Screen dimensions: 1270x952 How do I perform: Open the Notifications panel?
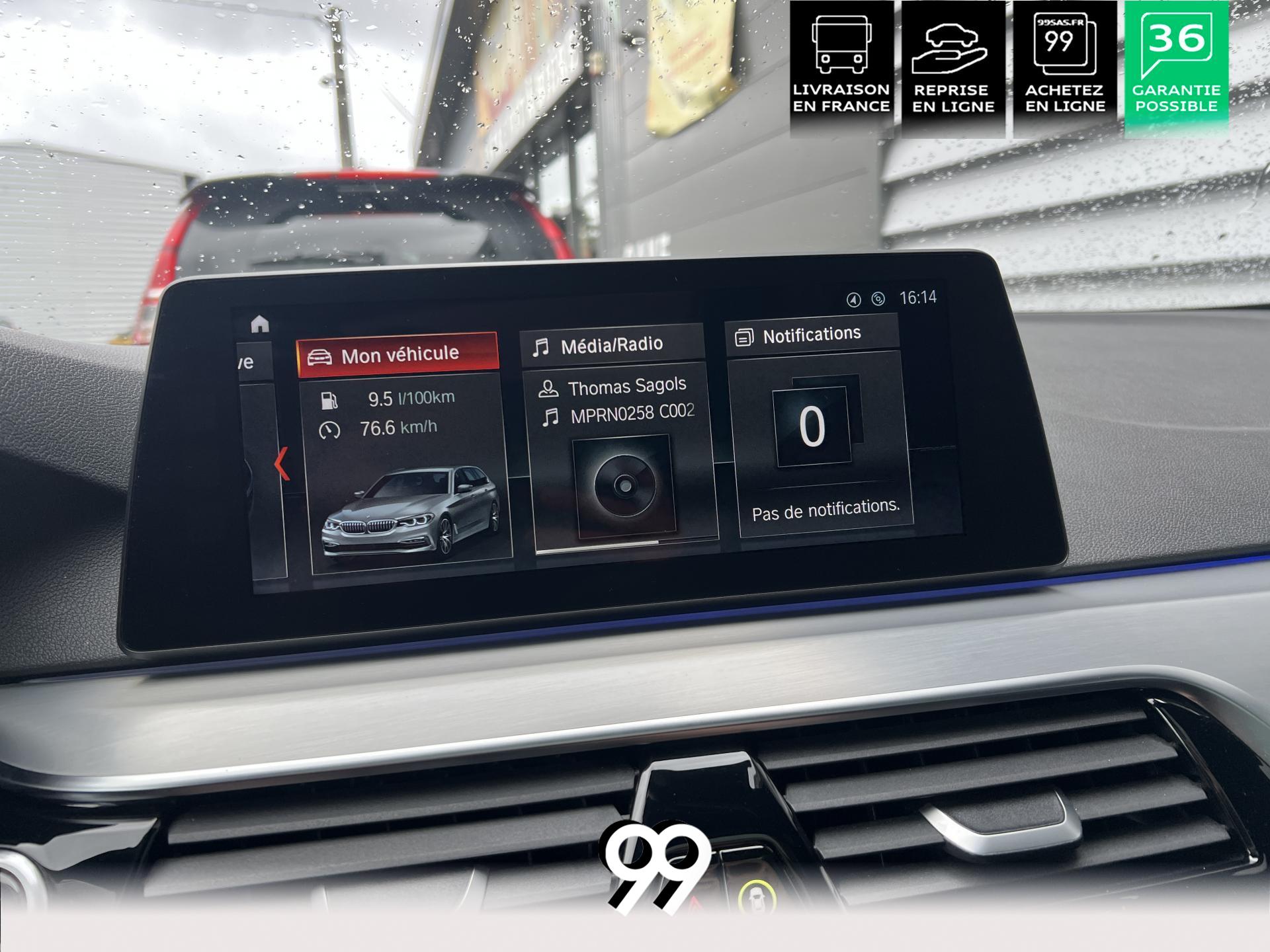tap(812, 335)
